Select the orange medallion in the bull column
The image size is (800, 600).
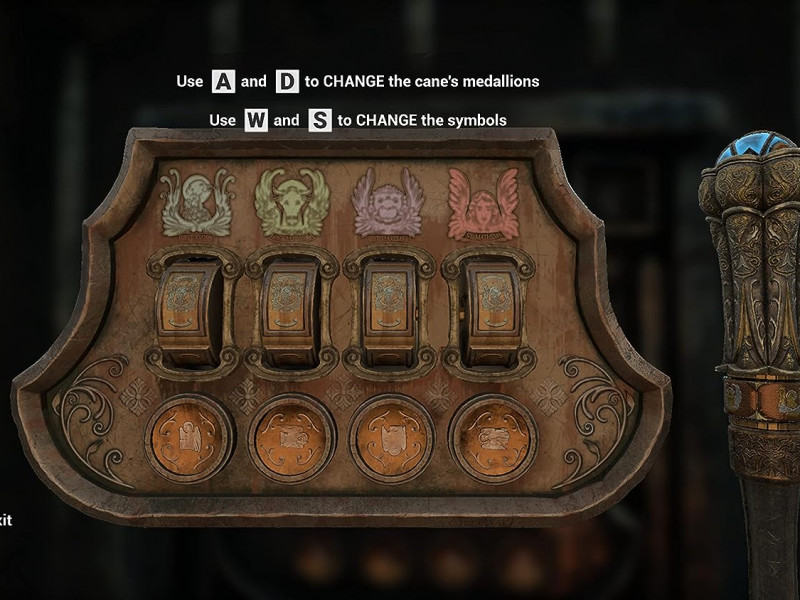[291, 439]
